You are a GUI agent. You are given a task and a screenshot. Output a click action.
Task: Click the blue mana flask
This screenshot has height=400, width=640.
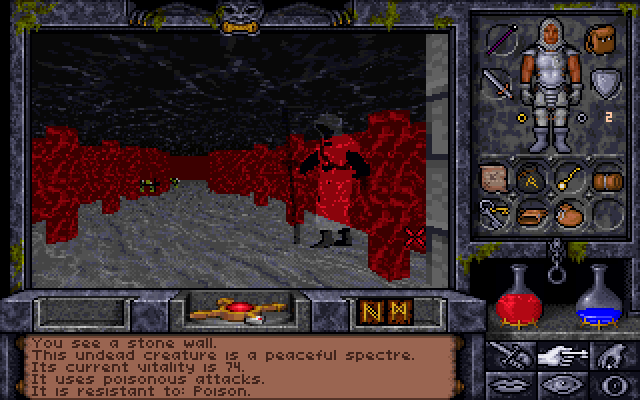pos(601,297)
